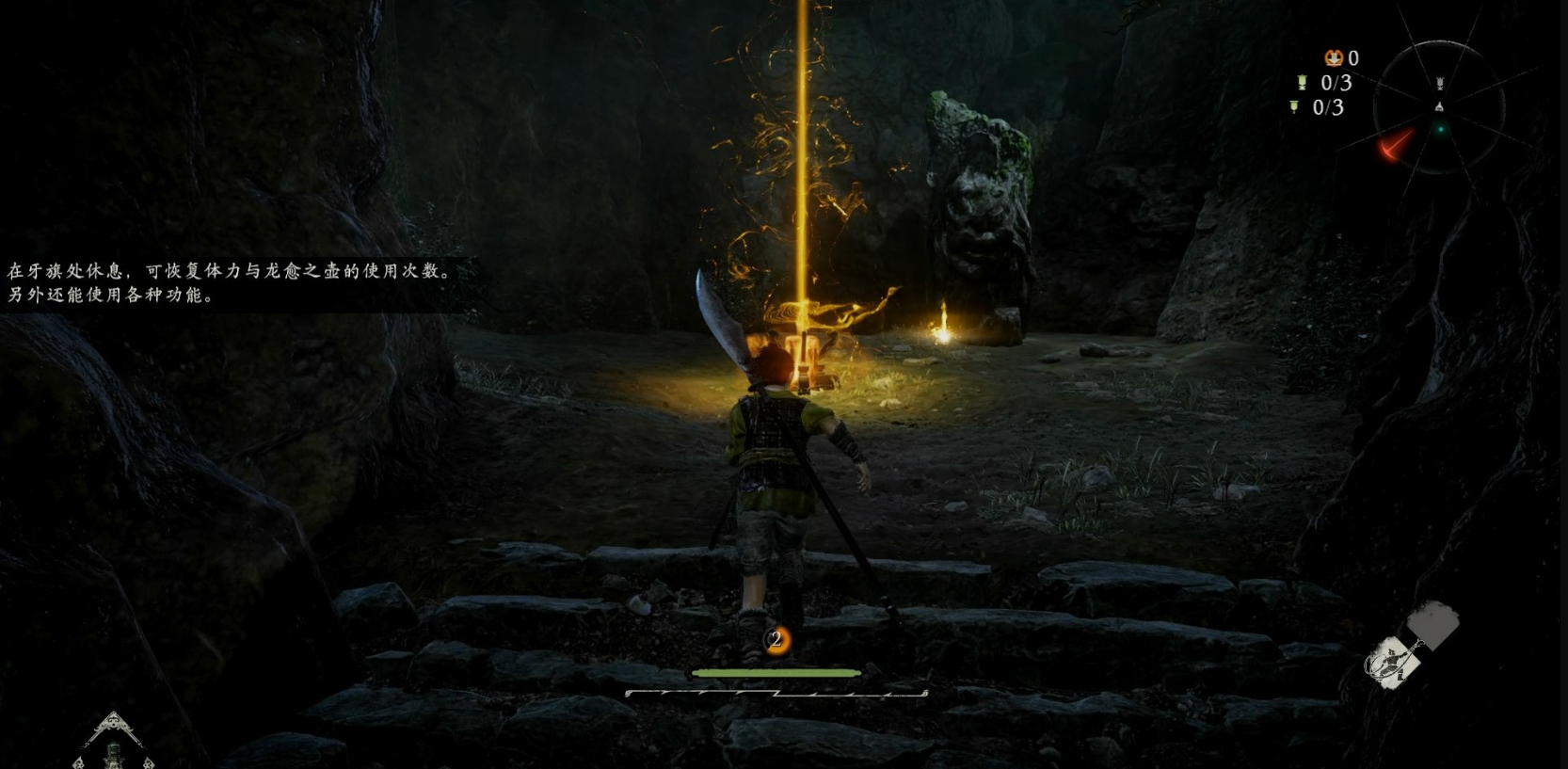Choose the empty gray secondary weapon slot
Image resolution: width=1568 pixels, height=769 pixels.
(1433, 624)
